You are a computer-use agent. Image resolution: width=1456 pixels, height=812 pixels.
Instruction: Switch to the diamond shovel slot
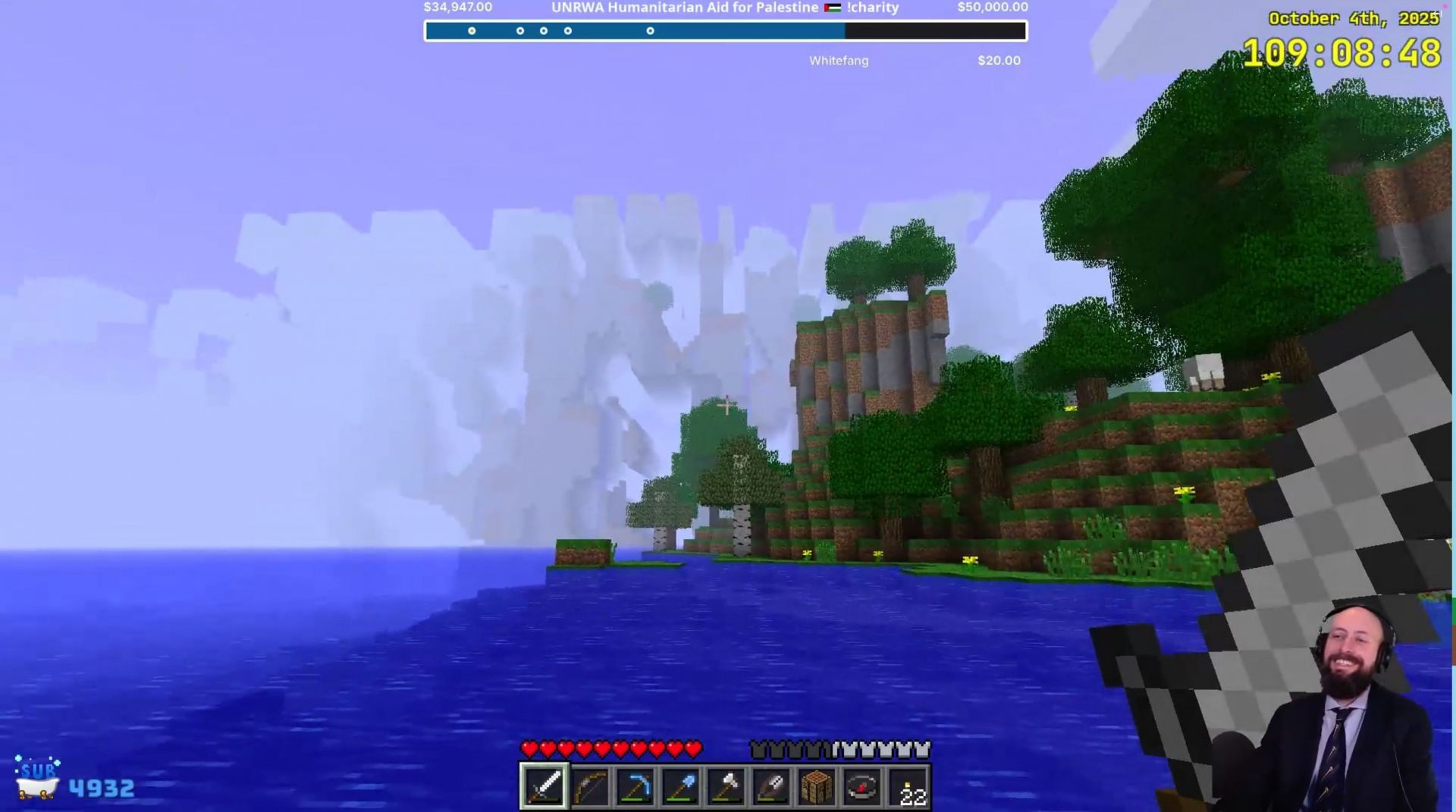680,786
